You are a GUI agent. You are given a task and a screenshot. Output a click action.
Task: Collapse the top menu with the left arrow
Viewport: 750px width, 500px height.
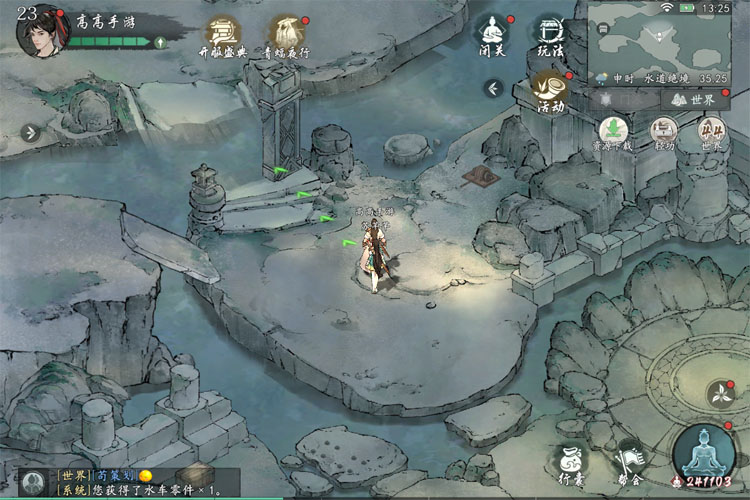(492, 89)
